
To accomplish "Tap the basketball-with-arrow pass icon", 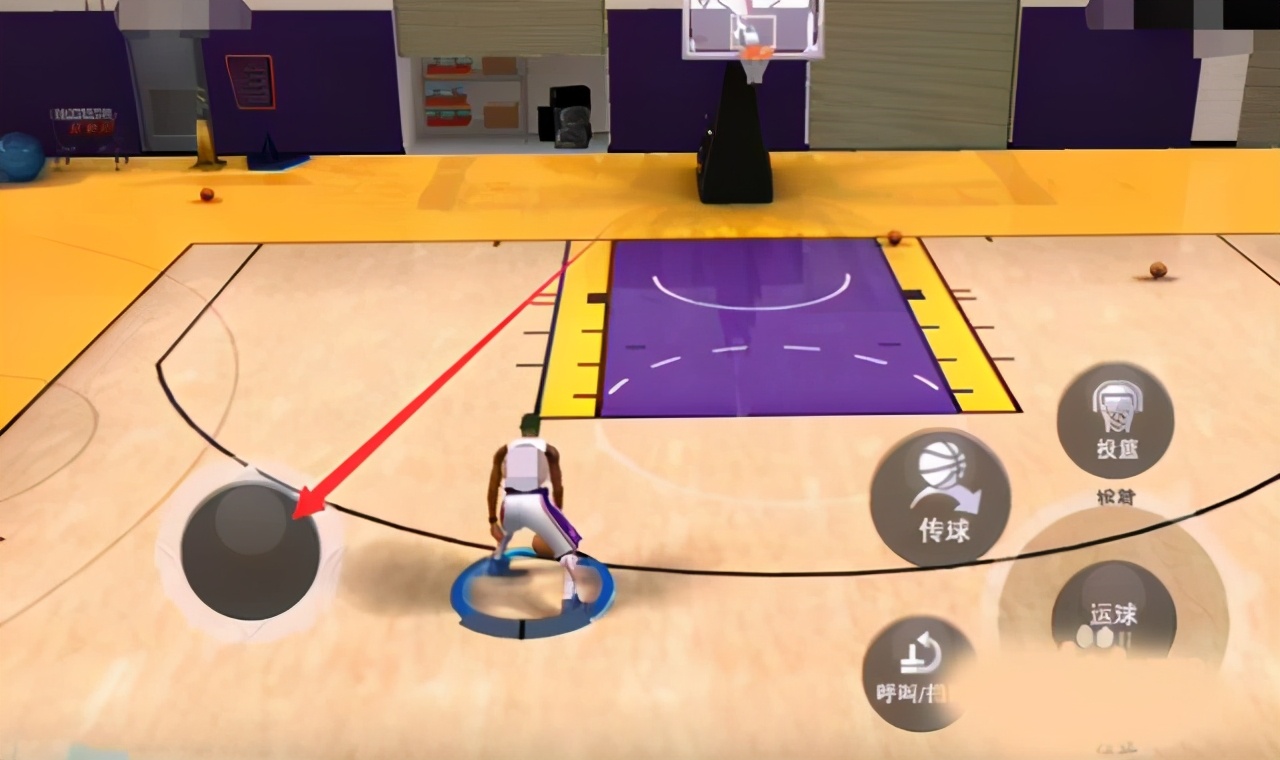I will (943, 477).
